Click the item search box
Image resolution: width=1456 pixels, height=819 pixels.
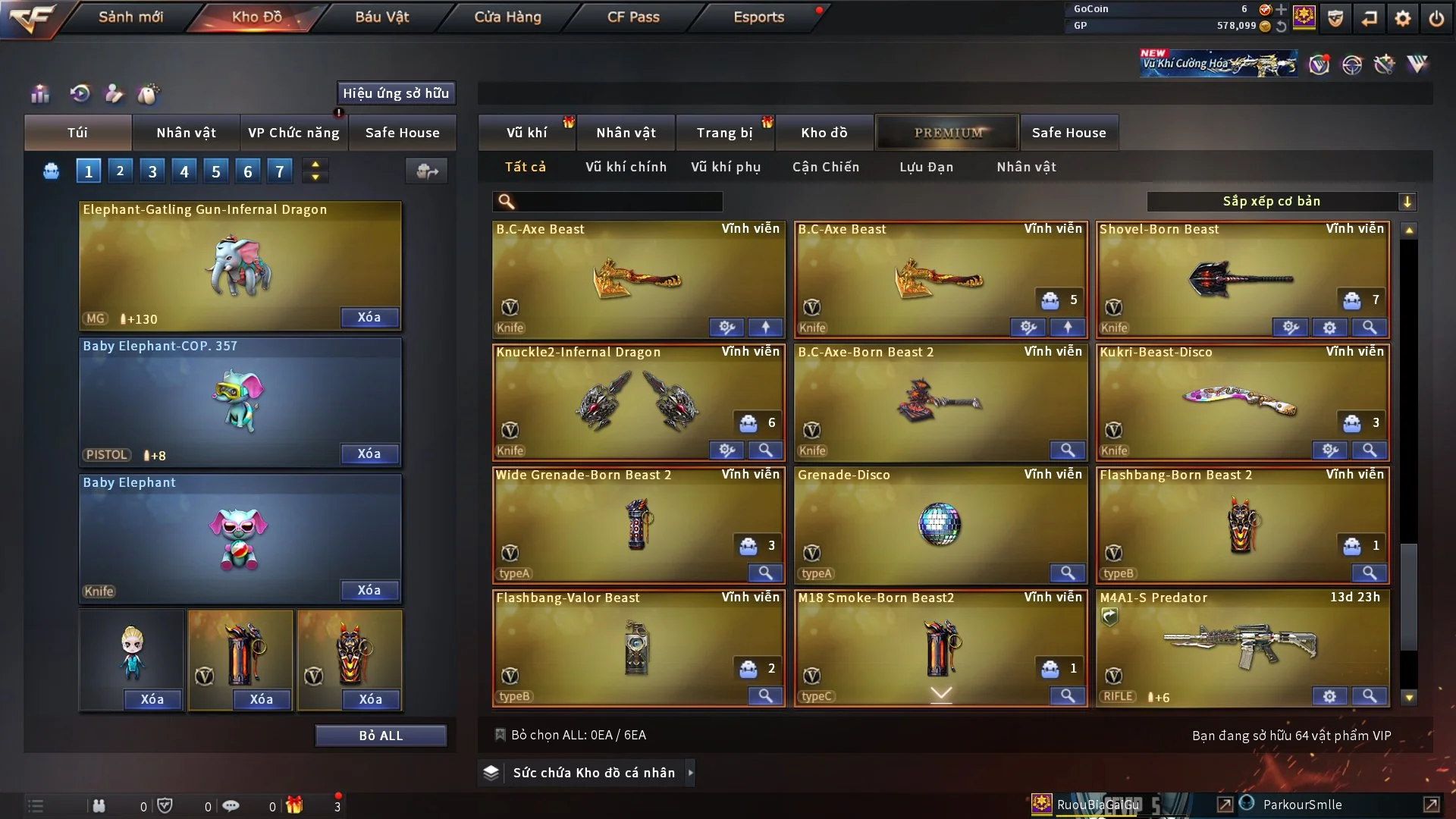618,202
